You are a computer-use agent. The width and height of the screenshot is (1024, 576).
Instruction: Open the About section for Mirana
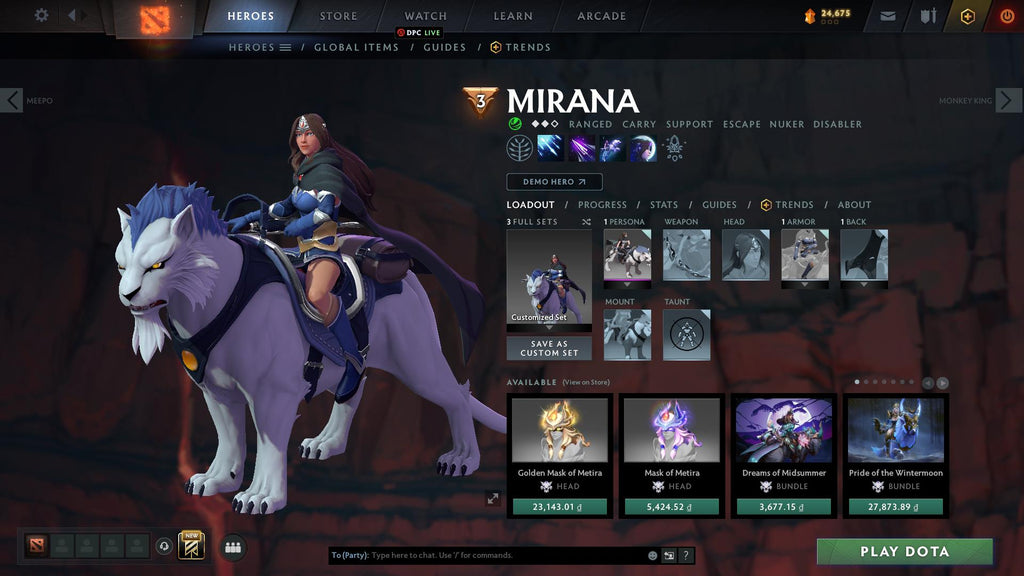pyautogui.click(x=854, y=205)
